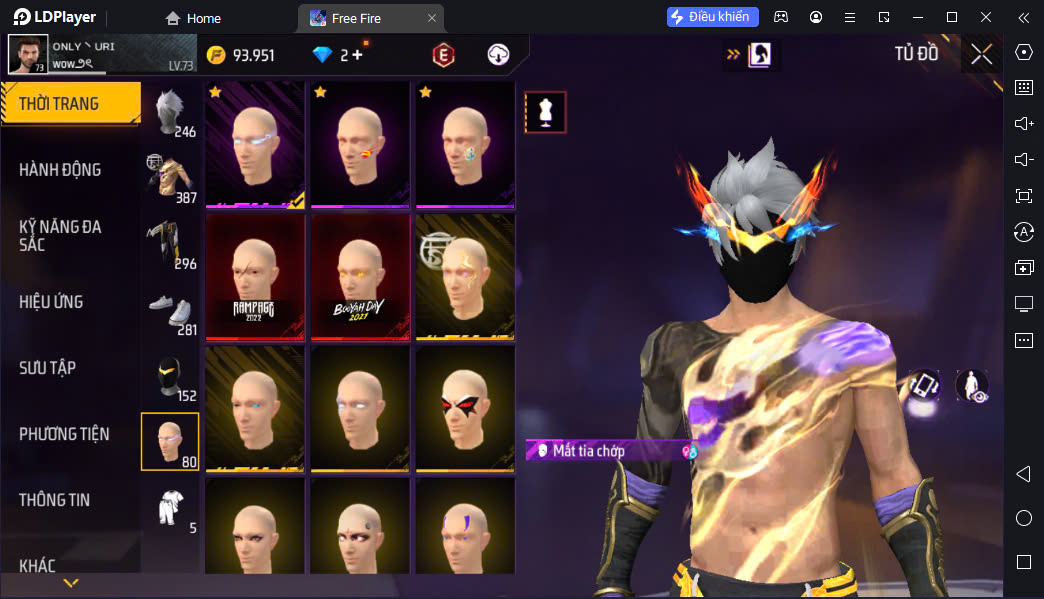The image size is (1044, 599).
Task: Open the LDPlayer Điều khiển controls
Action: click(x=713, y=17)
